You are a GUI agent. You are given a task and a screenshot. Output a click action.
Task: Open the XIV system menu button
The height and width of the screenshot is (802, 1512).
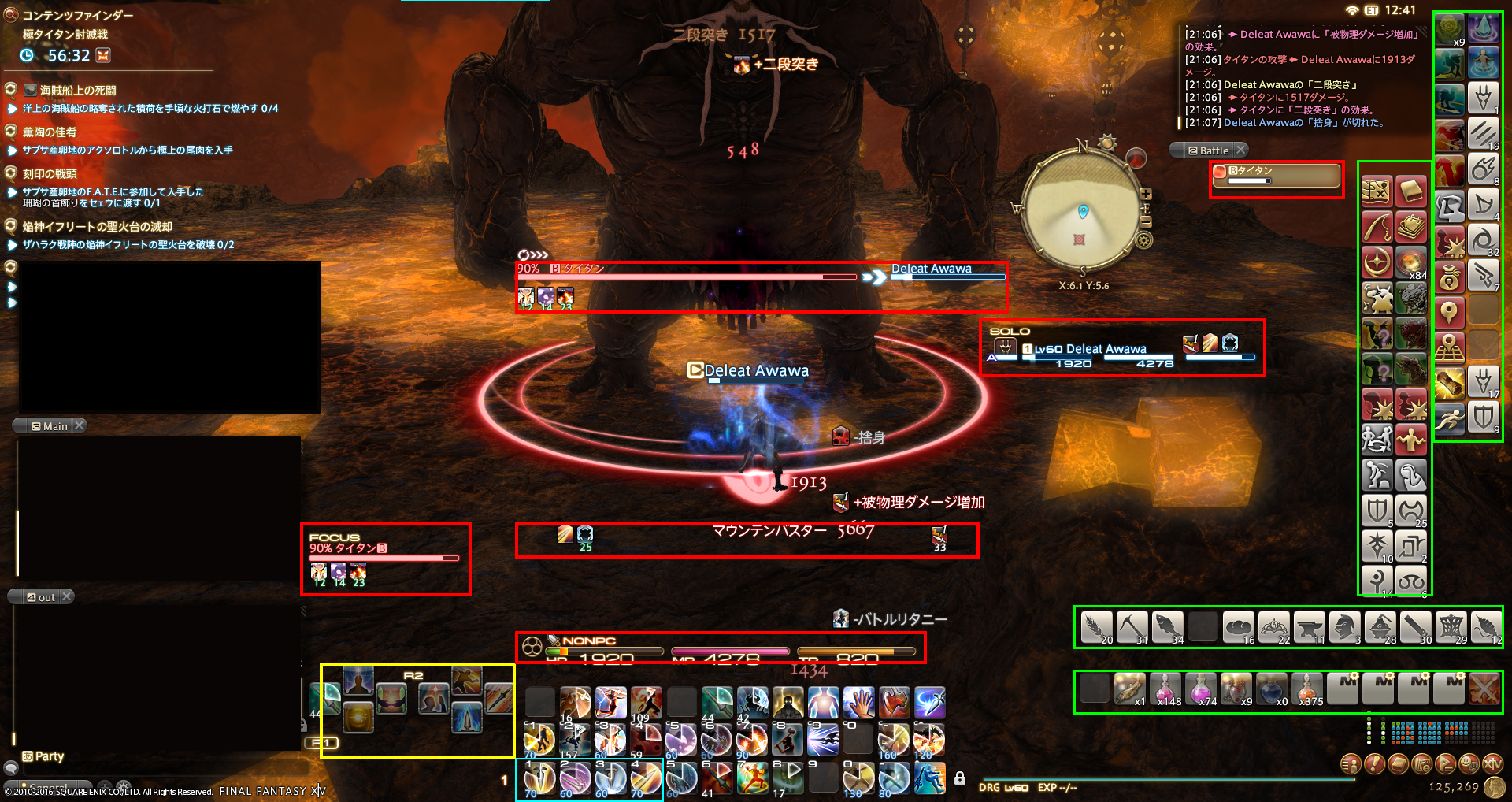tap(1493, 763)
